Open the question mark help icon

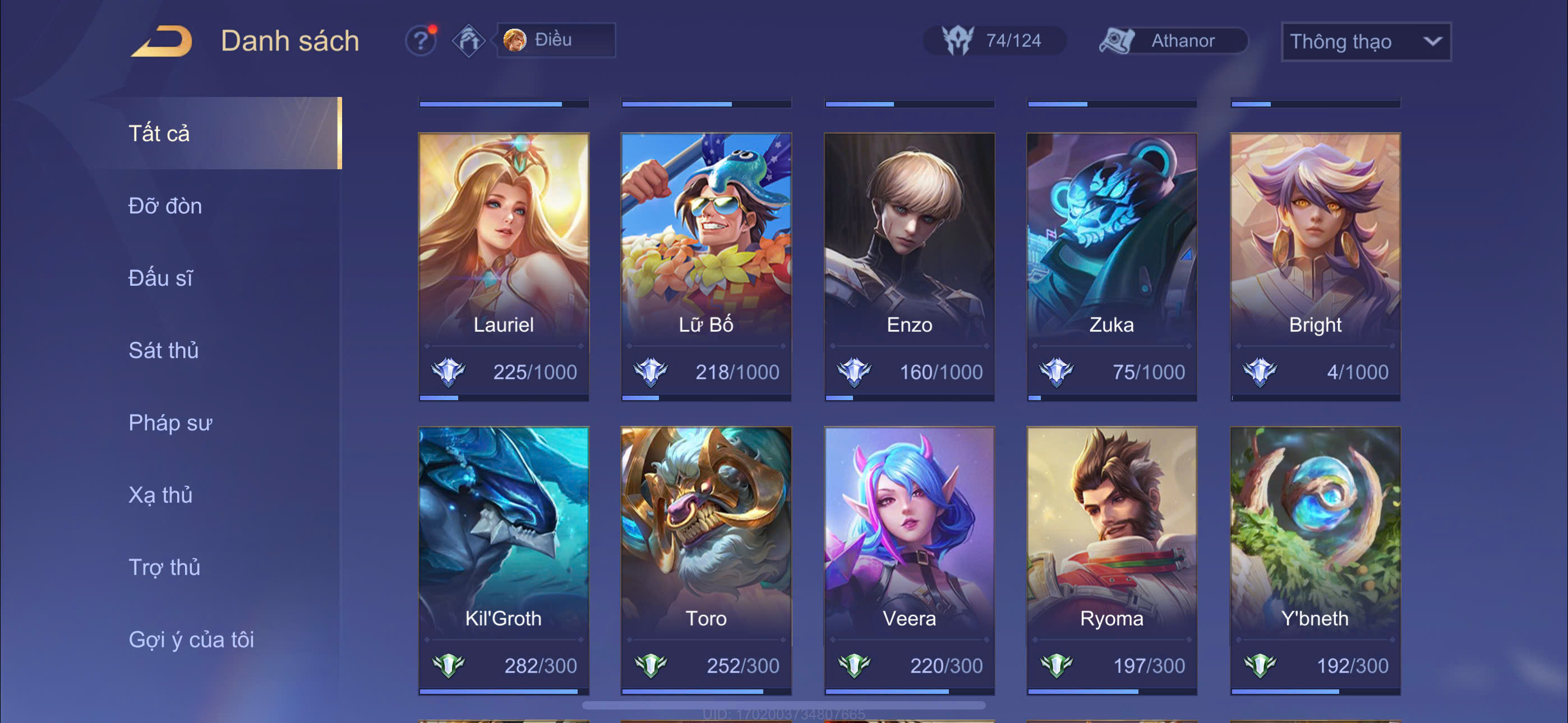point(421,41)
